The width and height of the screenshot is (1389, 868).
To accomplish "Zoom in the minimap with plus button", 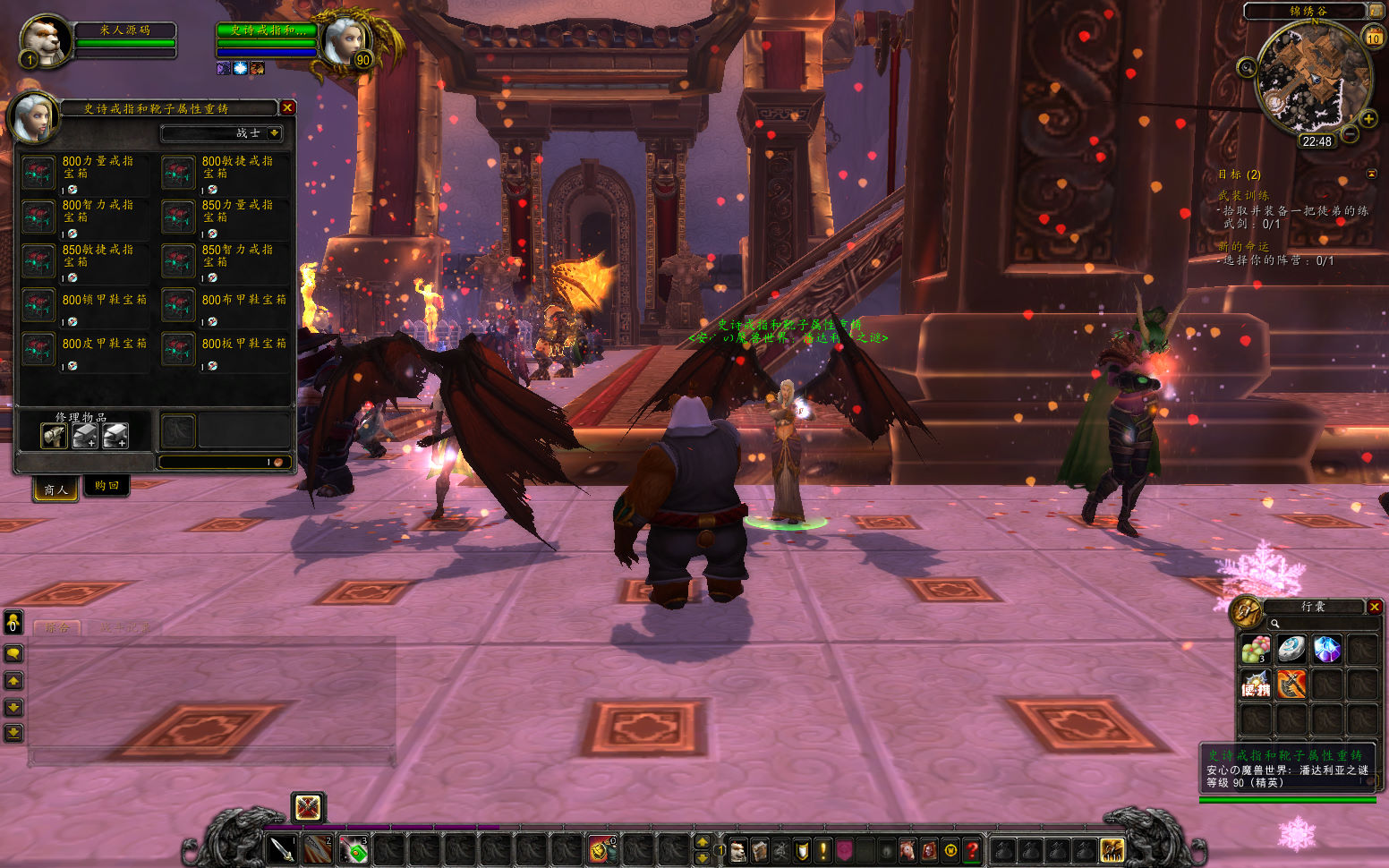I will coord(1368,119).
